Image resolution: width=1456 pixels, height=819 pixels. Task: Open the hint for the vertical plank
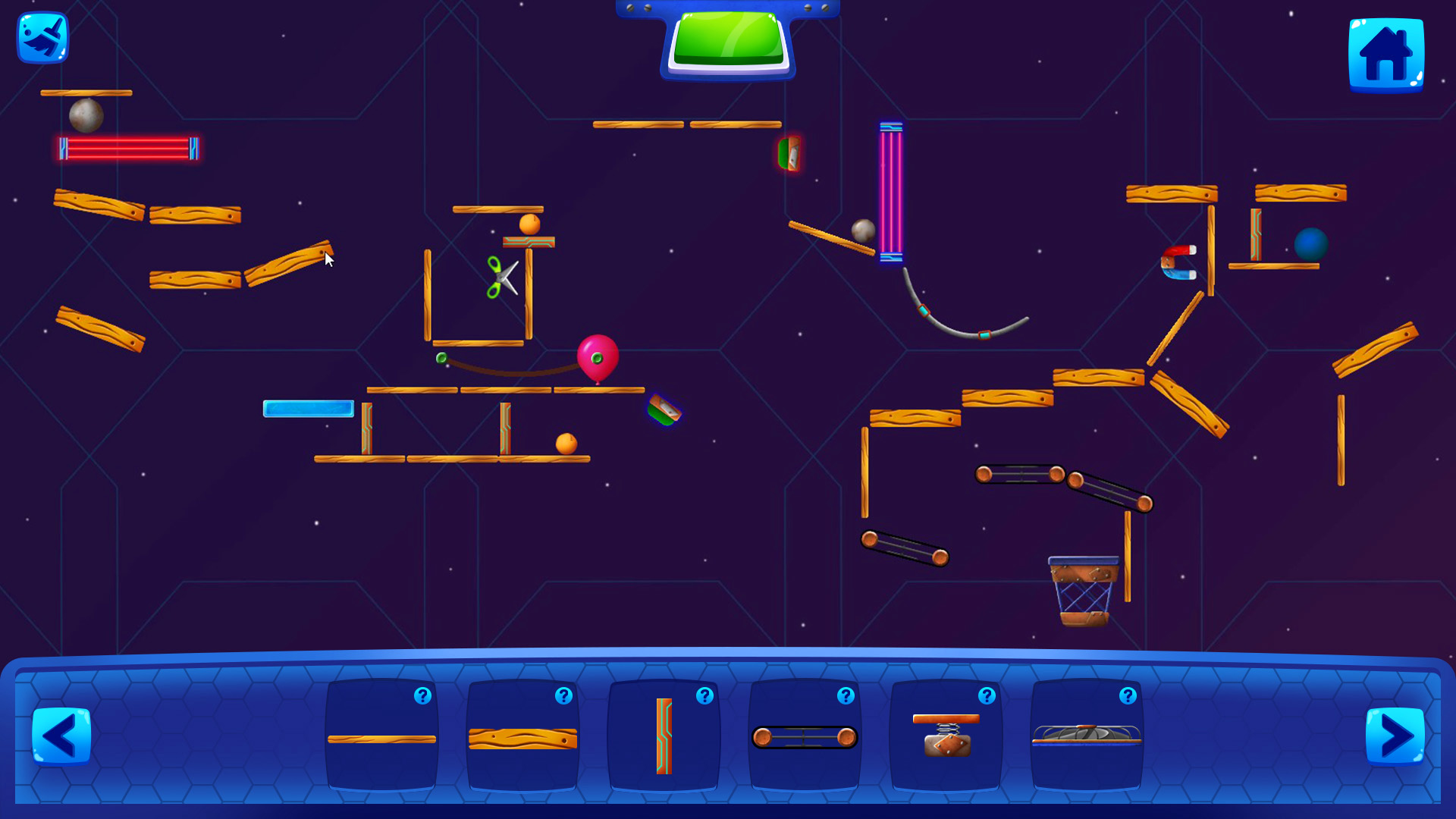point(704,695)
